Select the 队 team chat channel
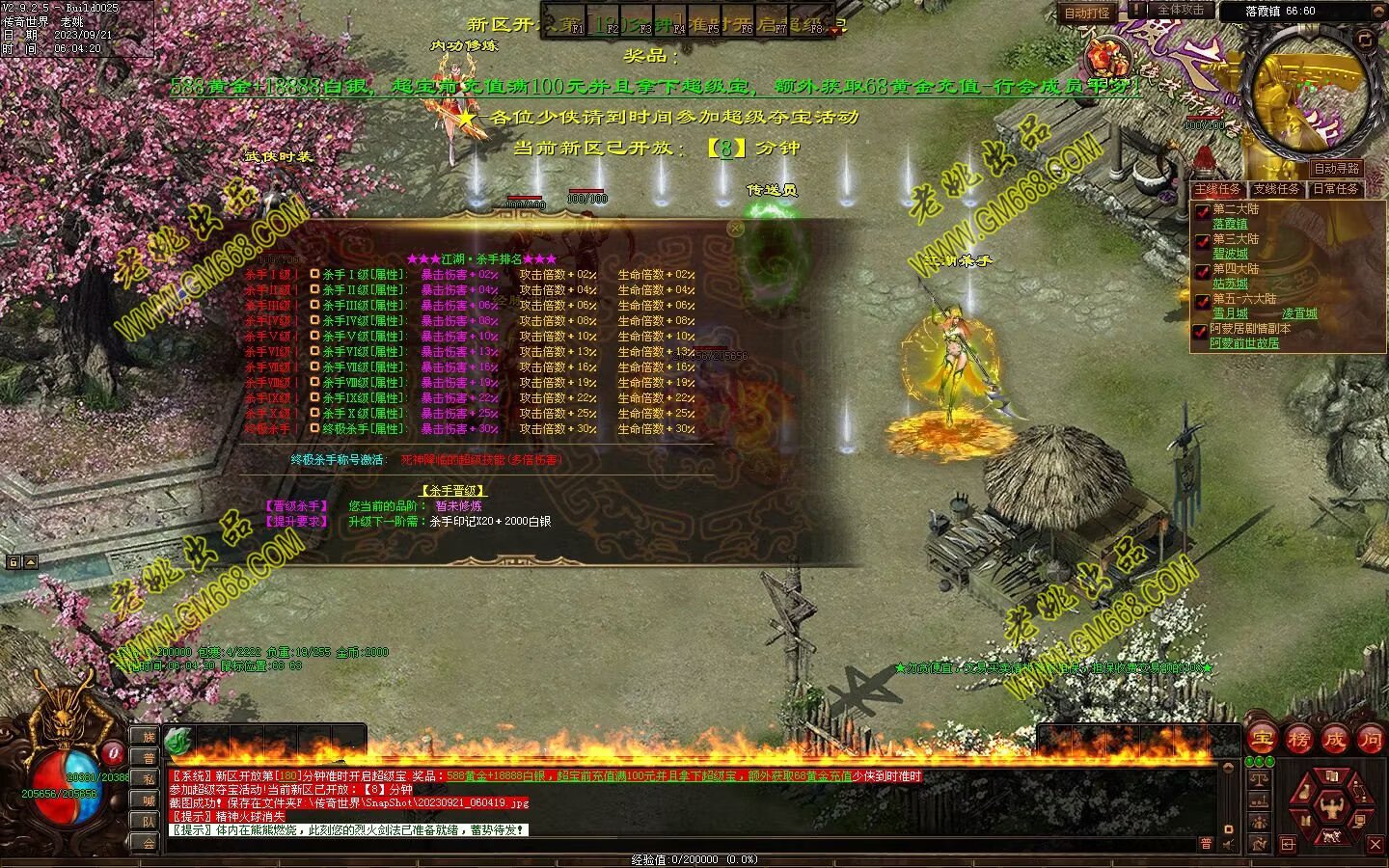The image size is (1389, 868). 149,821
